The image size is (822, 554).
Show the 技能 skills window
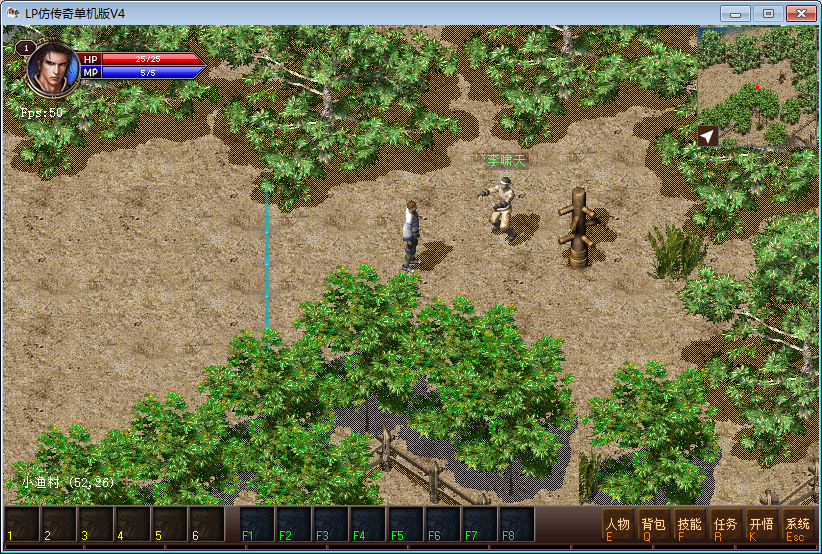click(x=689, y=526)
